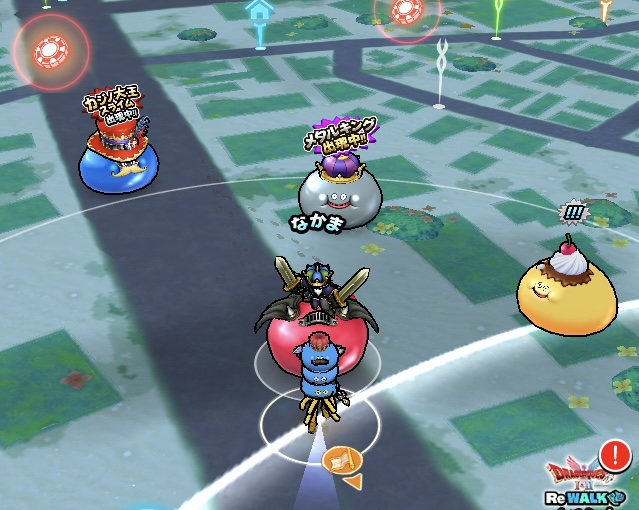Tap the large red casino chip map spot
639x510 pixels.
49,50
